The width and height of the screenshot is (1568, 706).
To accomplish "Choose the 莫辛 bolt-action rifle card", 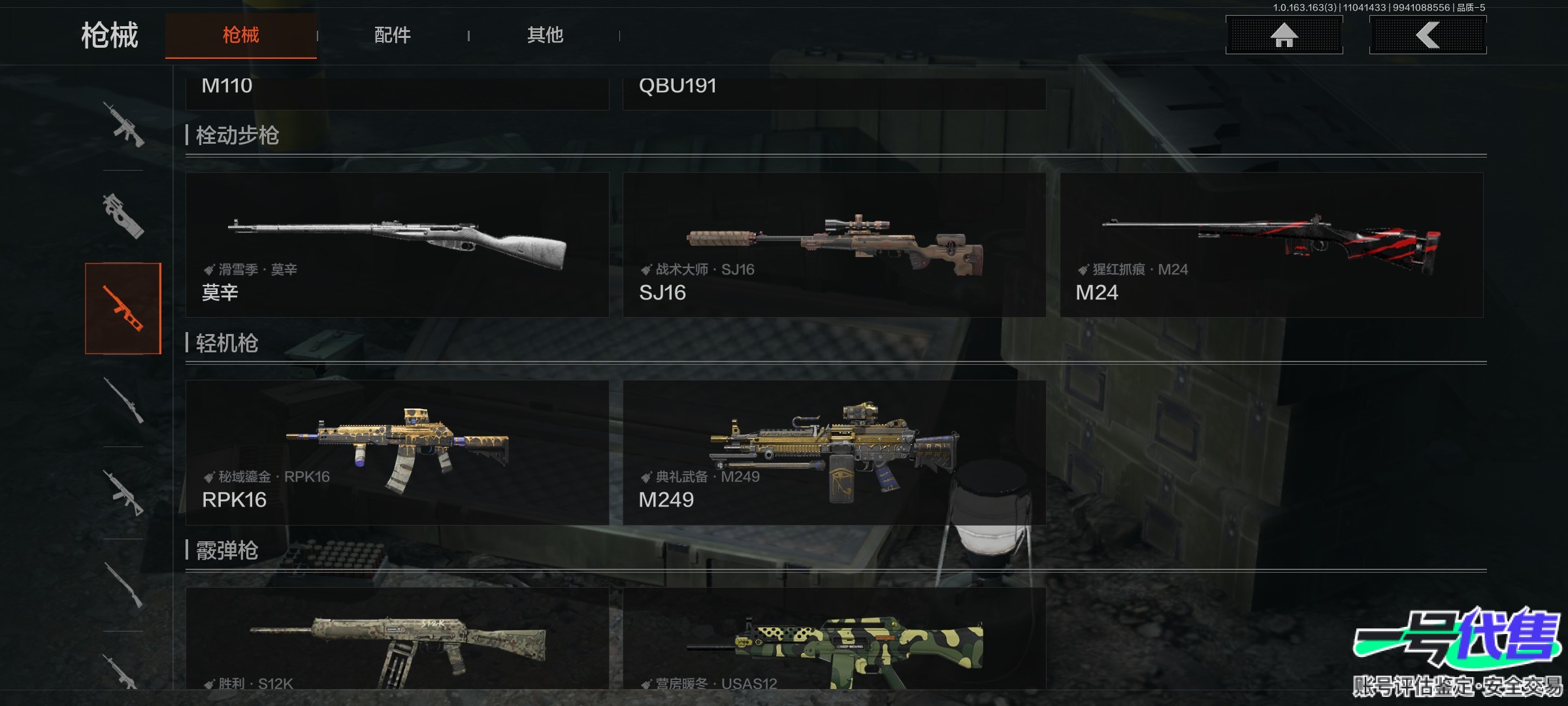I will [397, 245].
